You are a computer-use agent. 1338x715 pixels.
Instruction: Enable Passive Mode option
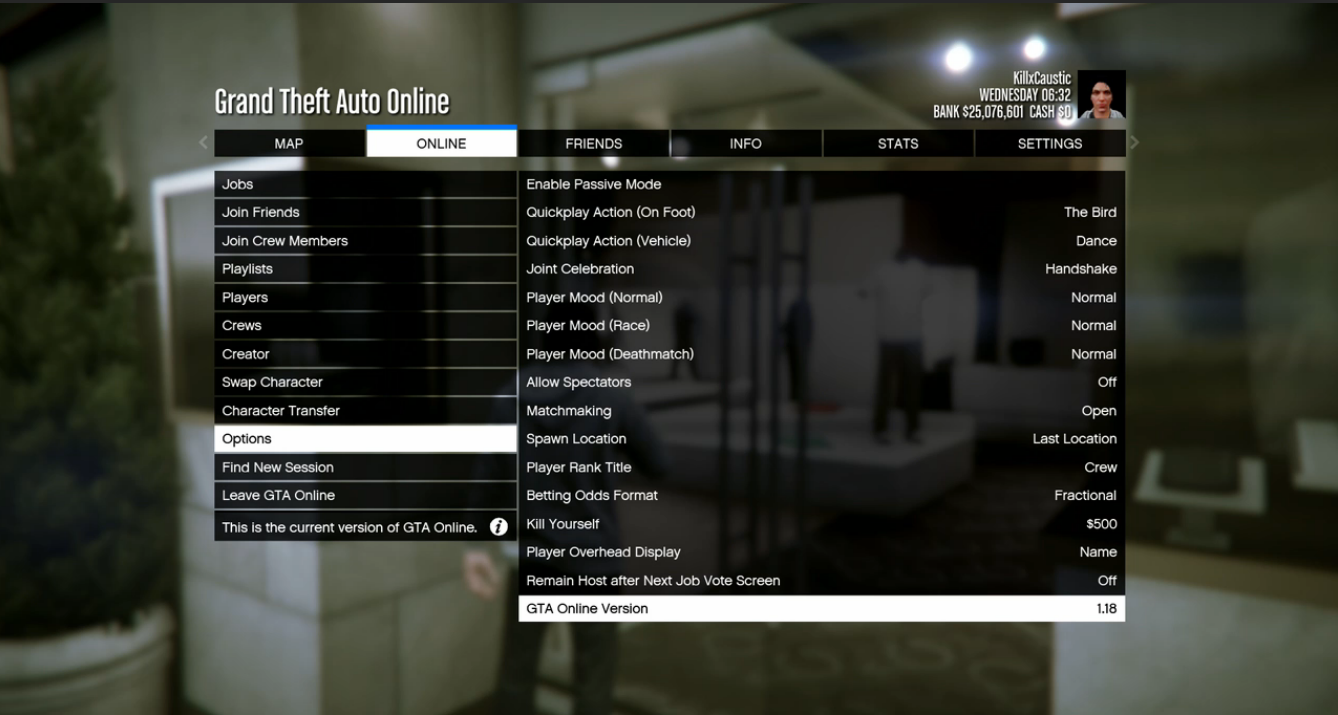820,184
